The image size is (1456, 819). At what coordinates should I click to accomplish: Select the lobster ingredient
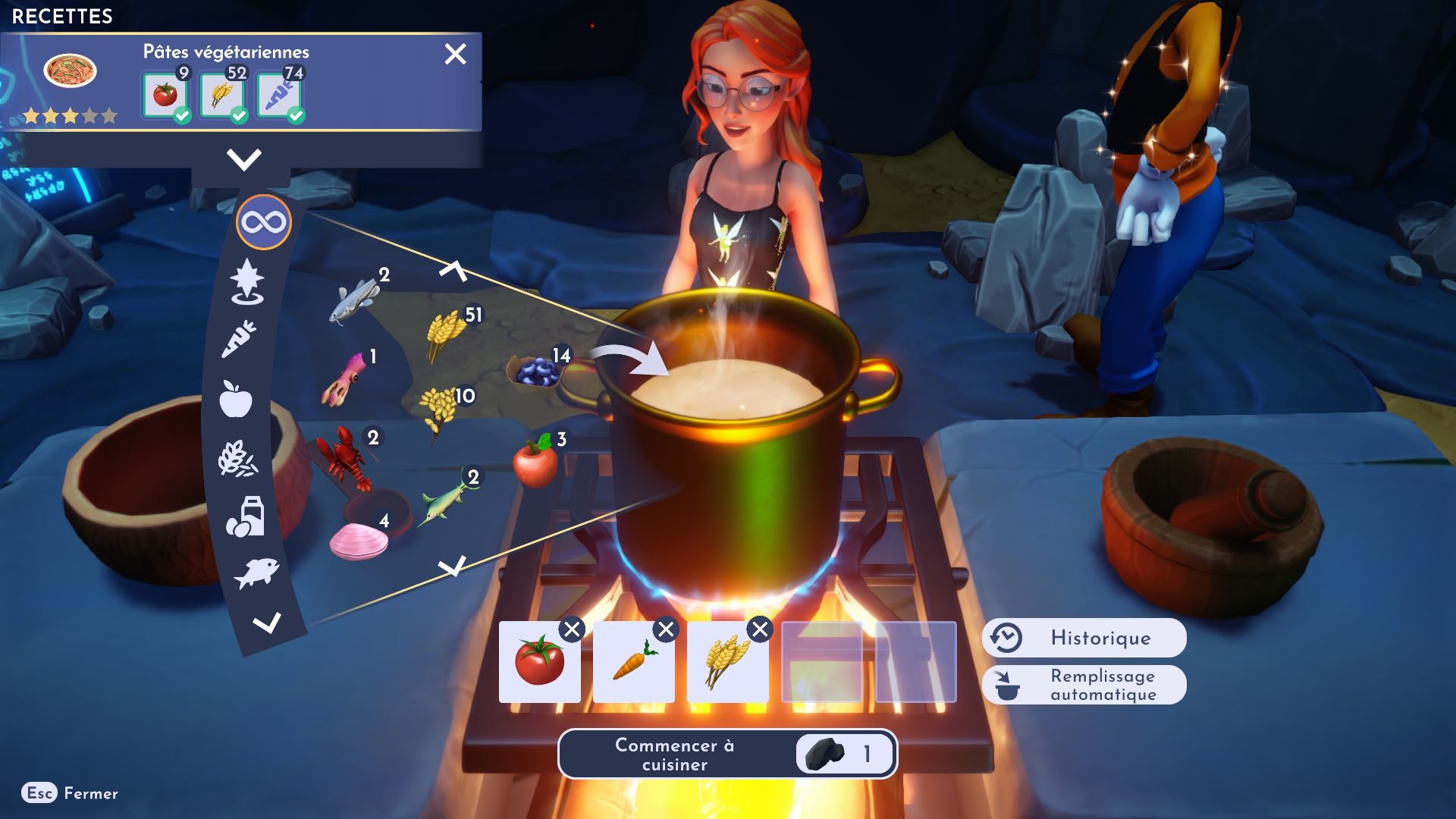click(344, 457)
